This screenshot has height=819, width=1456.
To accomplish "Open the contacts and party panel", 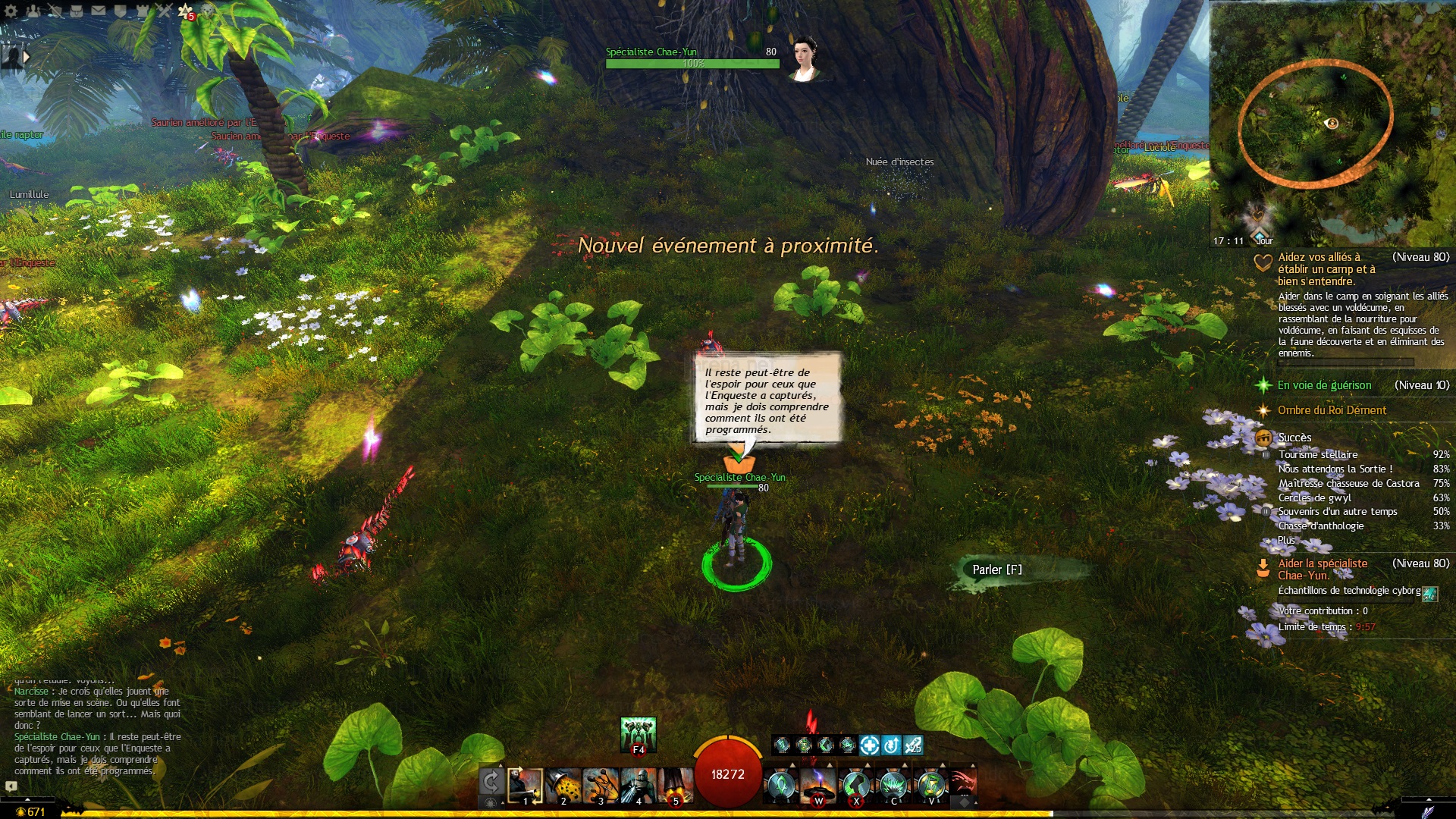I will click(33, 11).
